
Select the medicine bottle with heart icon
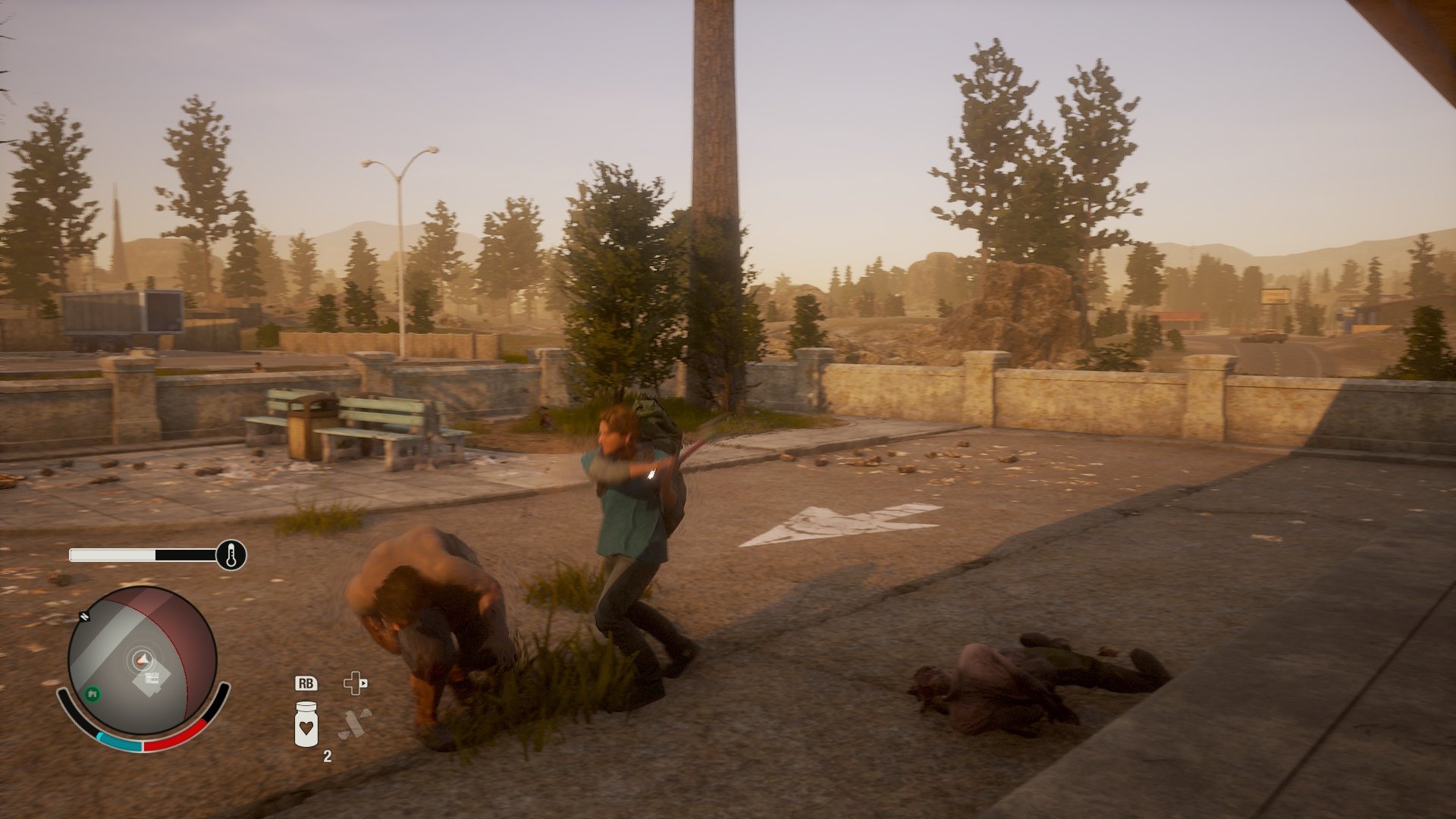point(306,725)
